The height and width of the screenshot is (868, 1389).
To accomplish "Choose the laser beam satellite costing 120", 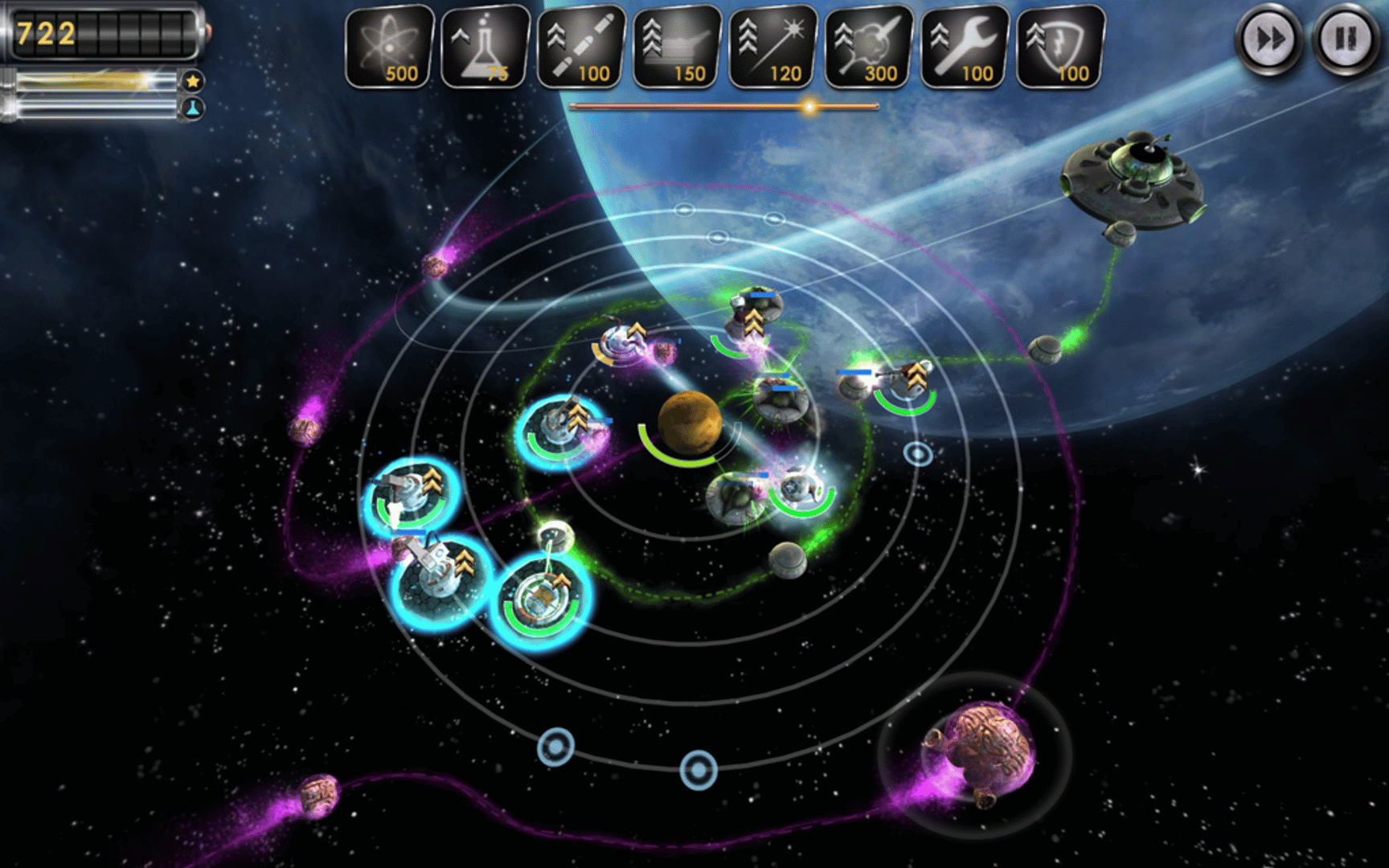I will point(772,46).
